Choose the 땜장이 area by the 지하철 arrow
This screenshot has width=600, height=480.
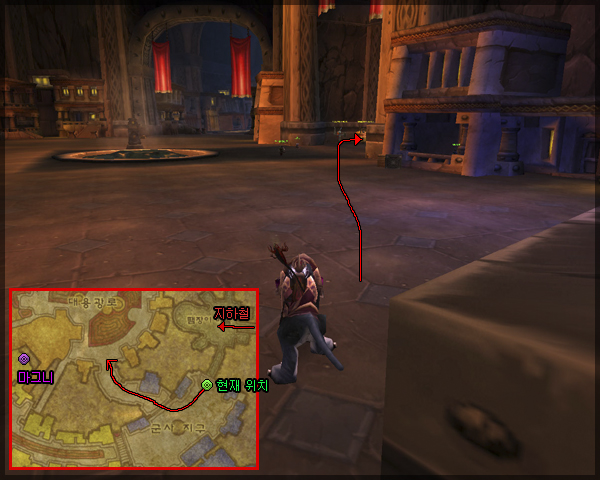pyautogui.click(x=197, y=322)
